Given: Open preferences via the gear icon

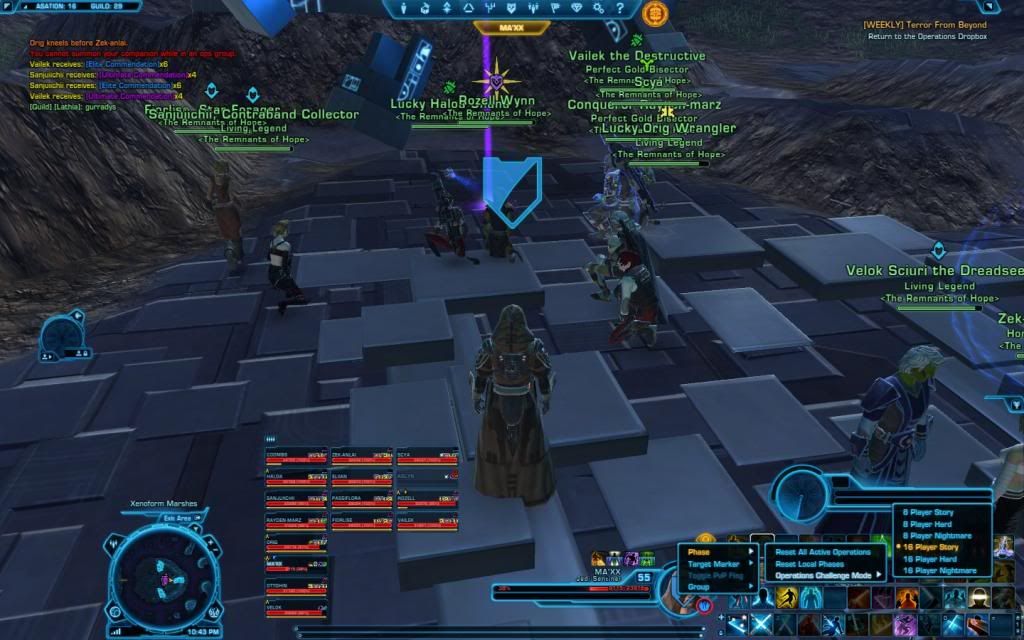Looking at the screenshot, I should click(x=600, y=9).
